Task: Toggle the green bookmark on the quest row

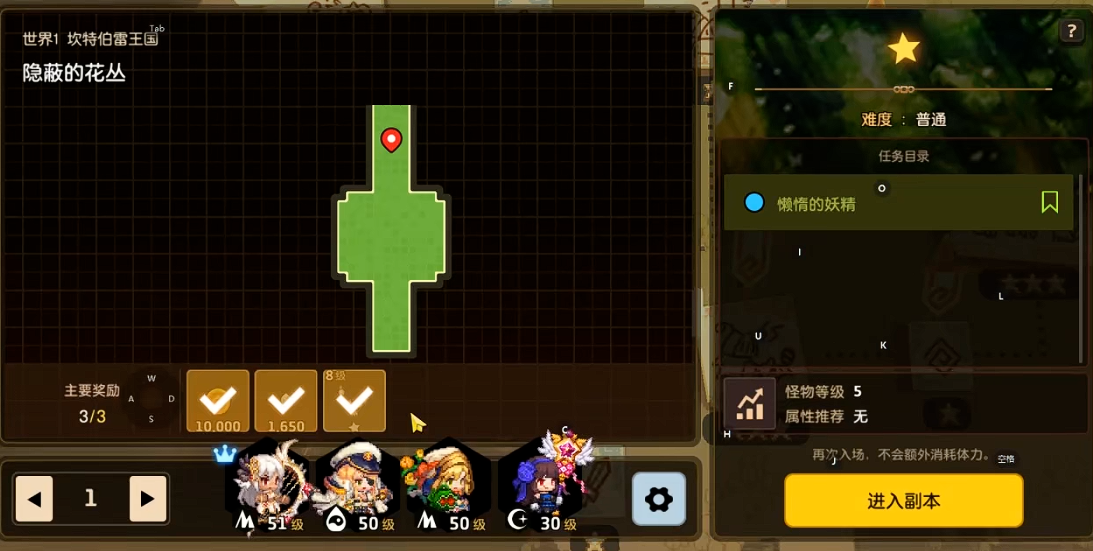Action: click(1049, 203)
